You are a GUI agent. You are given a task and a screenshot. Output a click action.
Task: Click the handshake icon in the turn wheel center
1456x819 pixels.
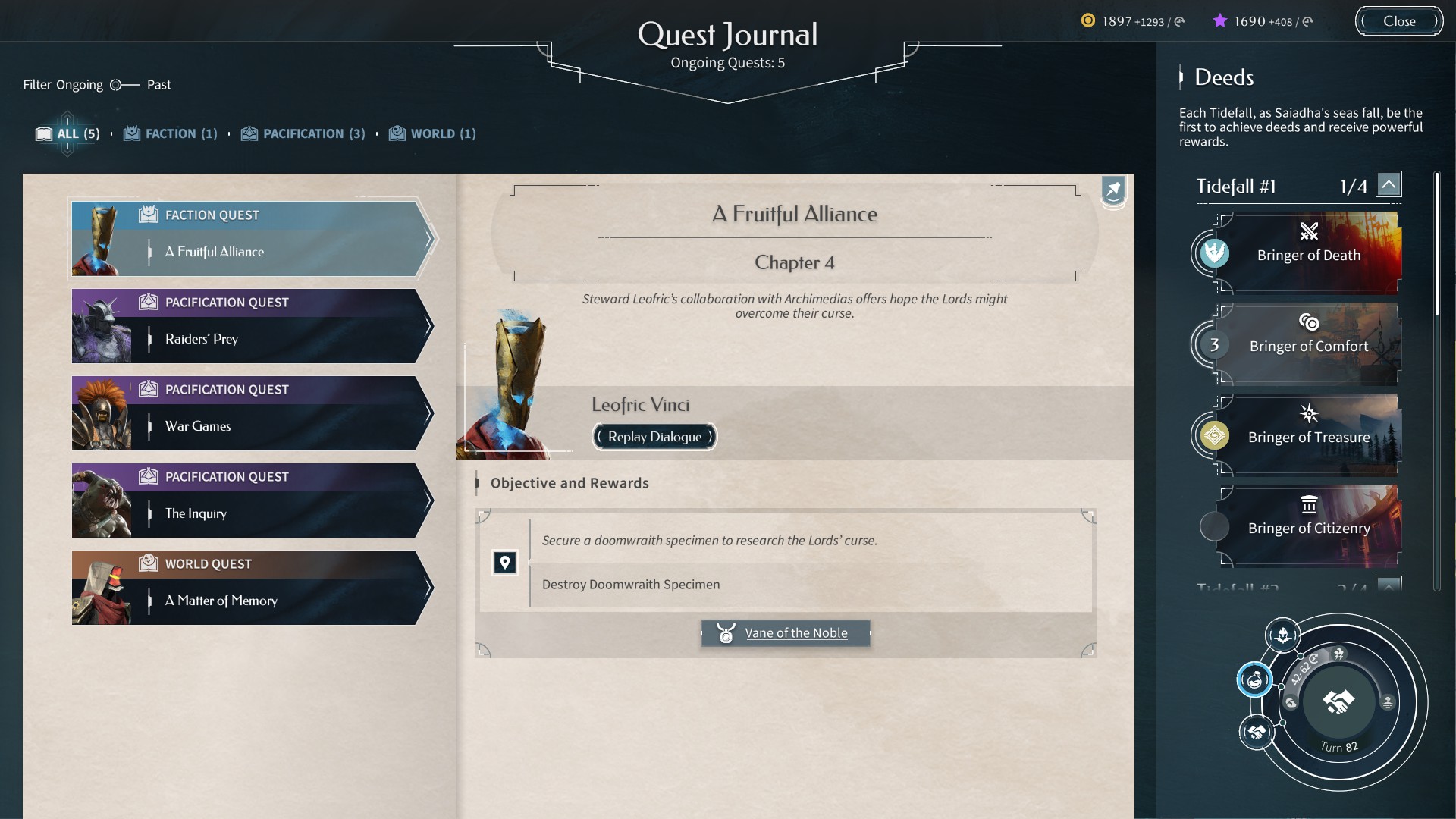click(1338, 701)
